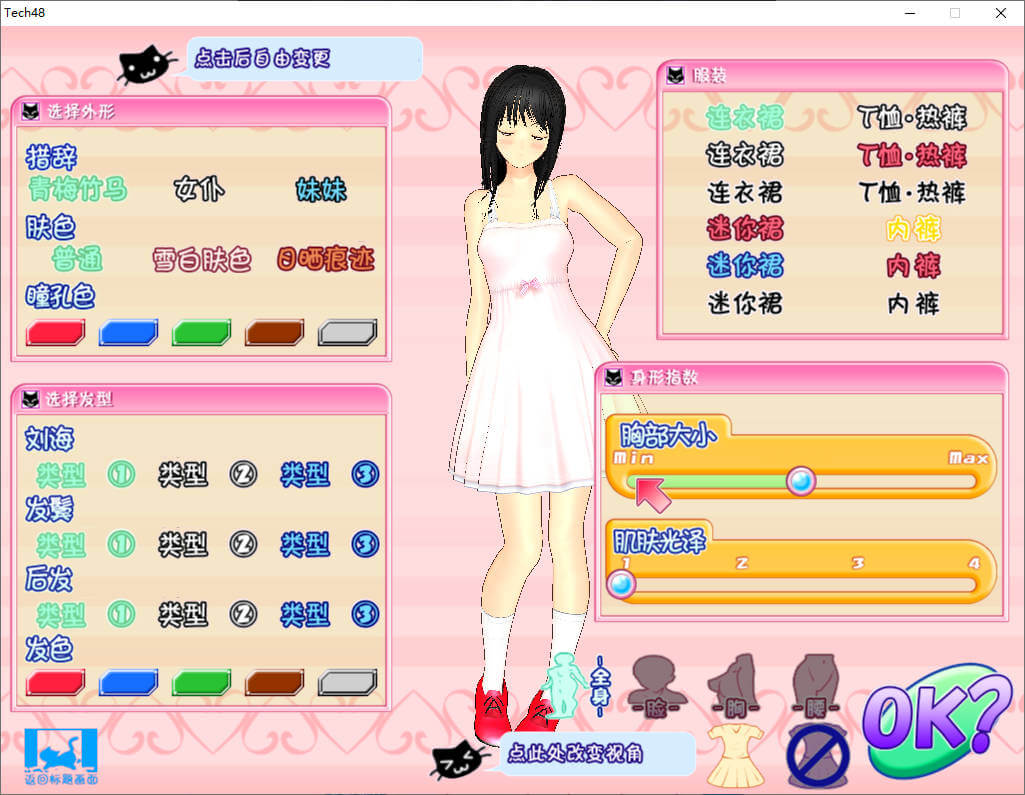Viewport: 1025px width, 795px height.
Task: Select the 女仆 wording option
Action: [199, 189]
